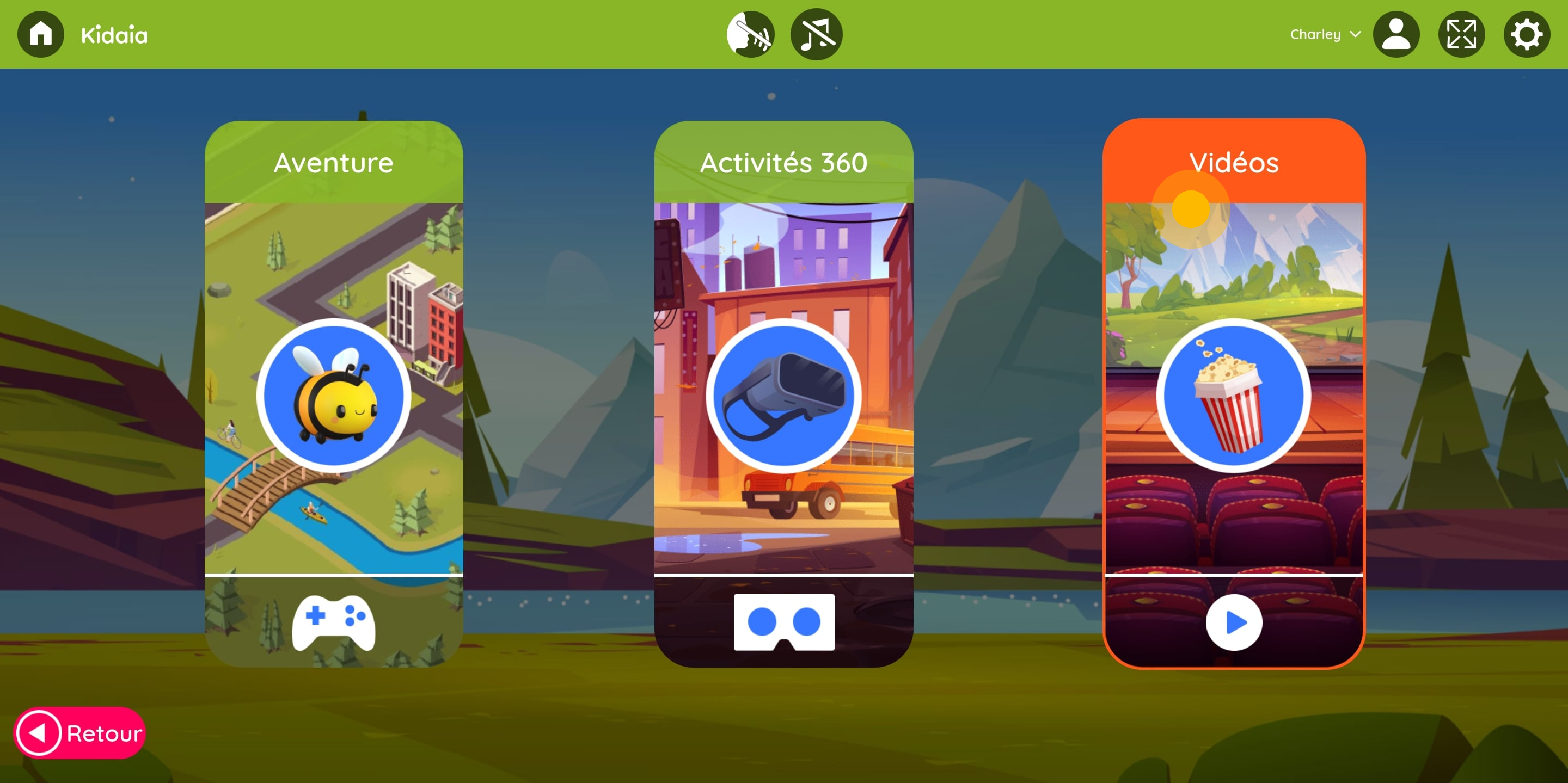Click the home icon in the top bar
This screenshot has width=1568, height=783.
[40, 34]
